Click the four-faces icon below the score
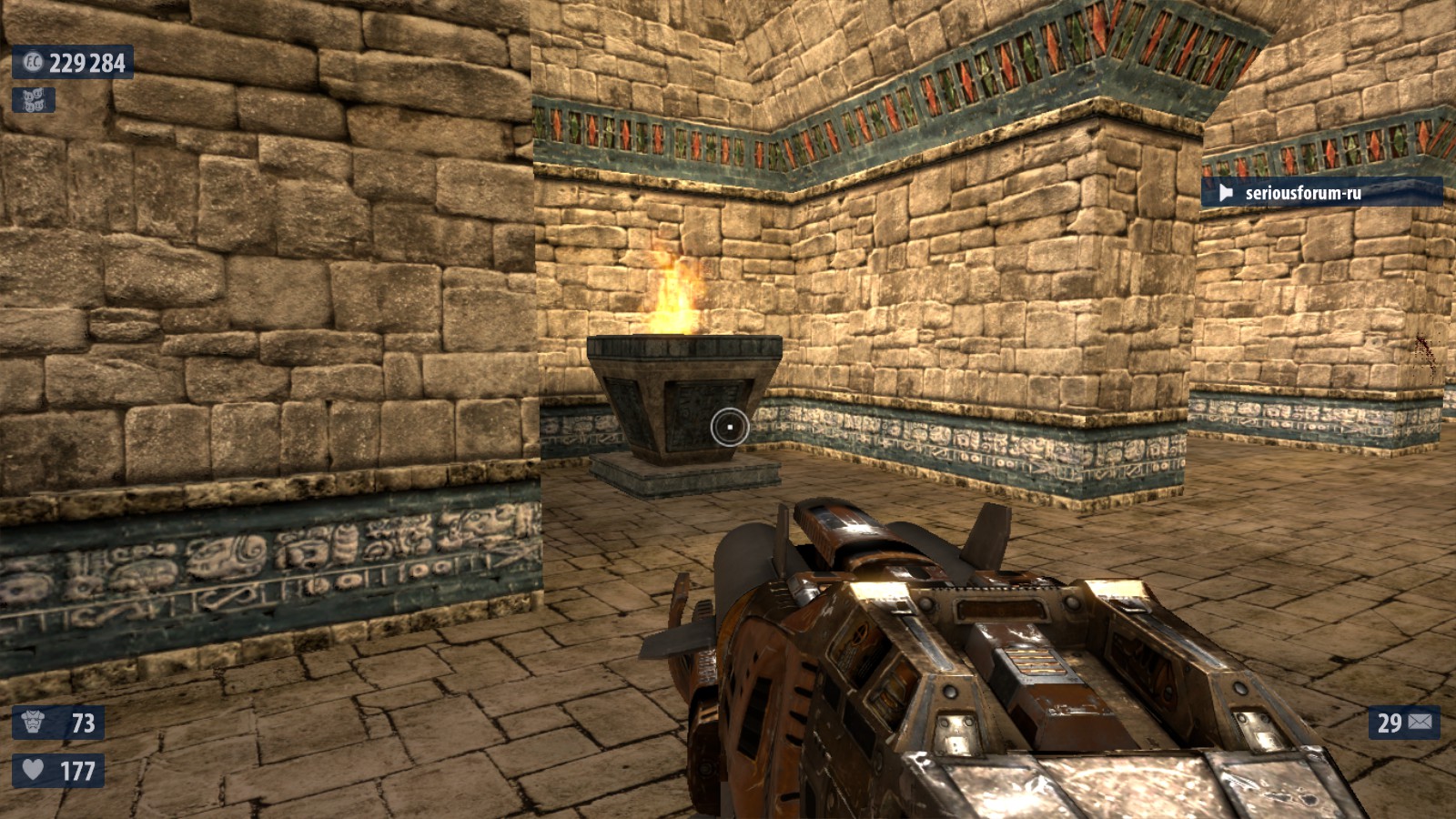Screen dimensions: 1456x819 point(34,100)
